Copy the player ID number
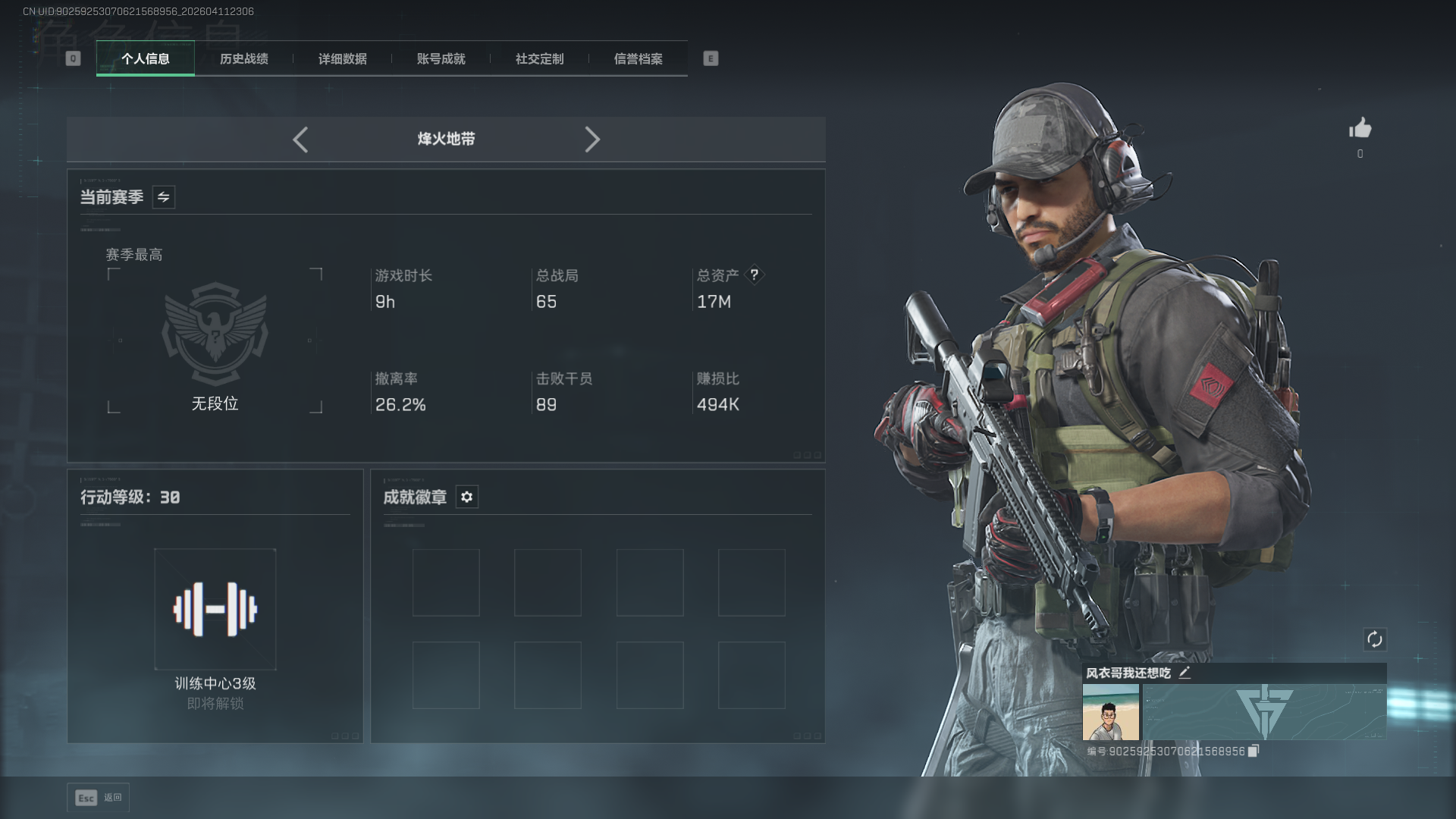This screenshot has height=819, width=1456. click(1254, 751)
